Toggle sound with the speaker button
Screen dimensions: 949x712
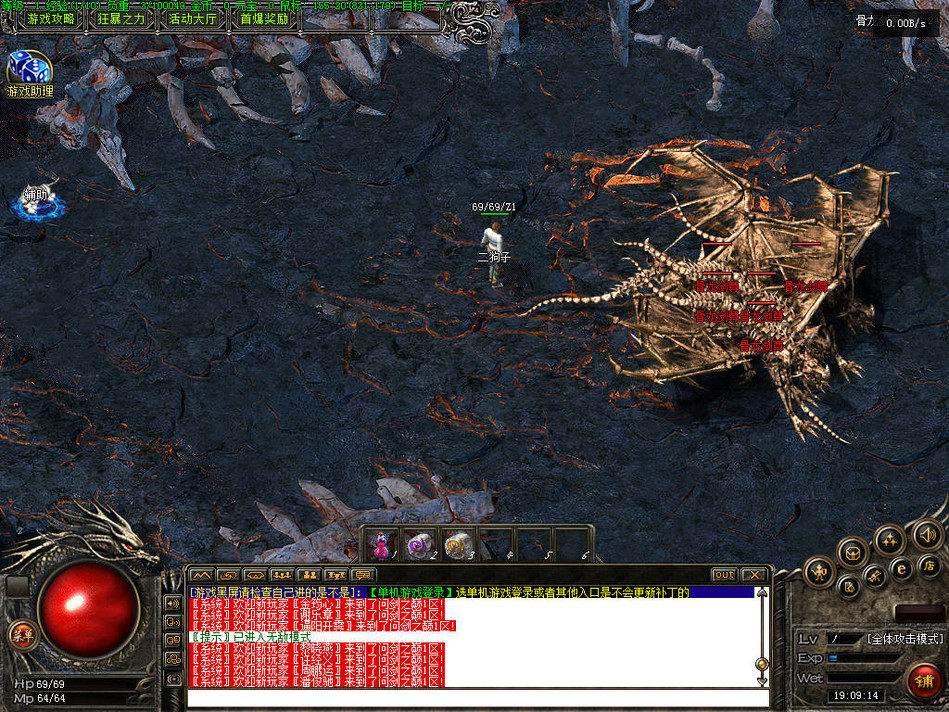point(927,535)
